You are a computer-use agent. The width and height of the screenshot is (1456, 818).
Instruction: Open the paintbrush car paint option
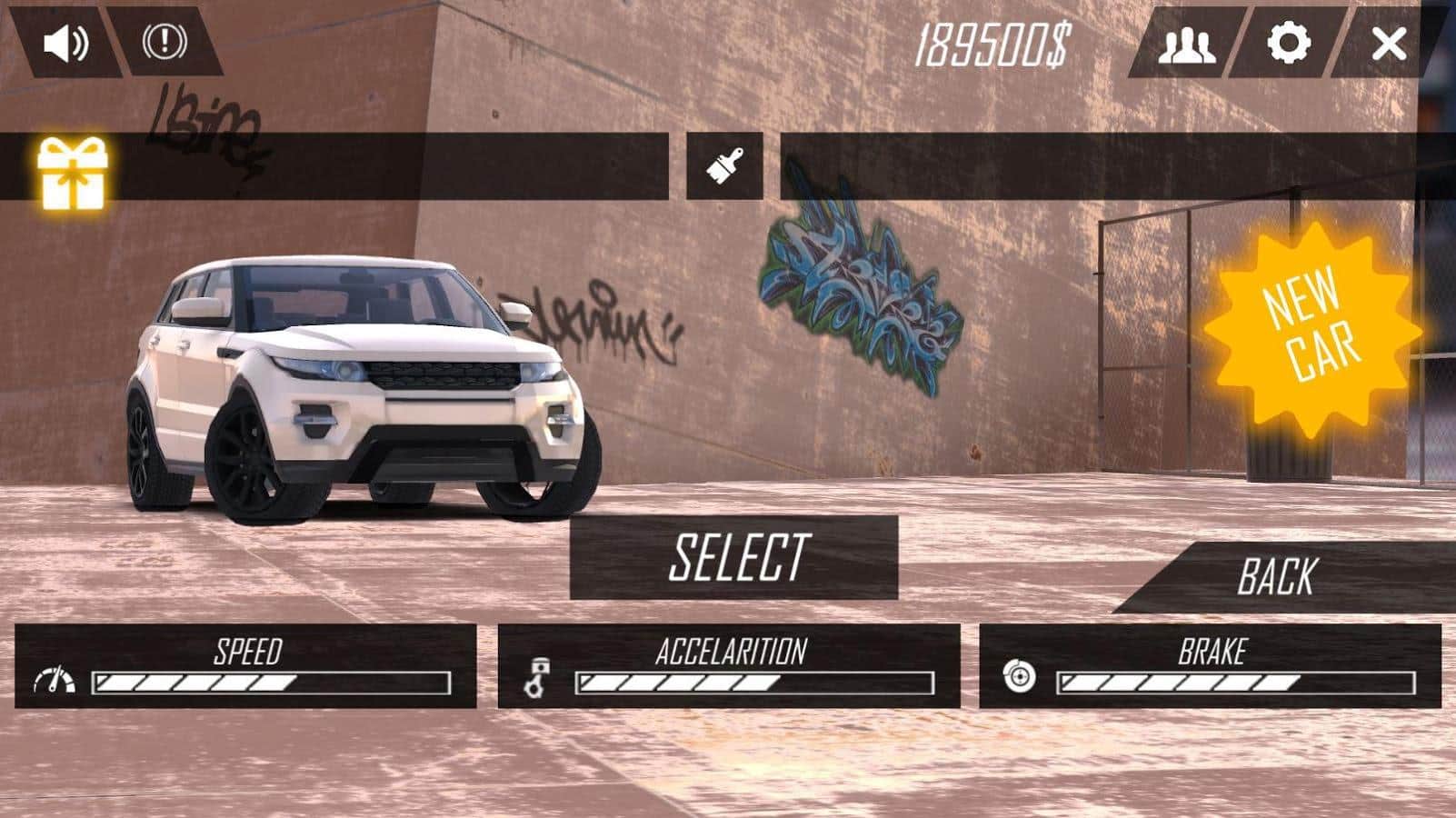[x=724, y=166]
